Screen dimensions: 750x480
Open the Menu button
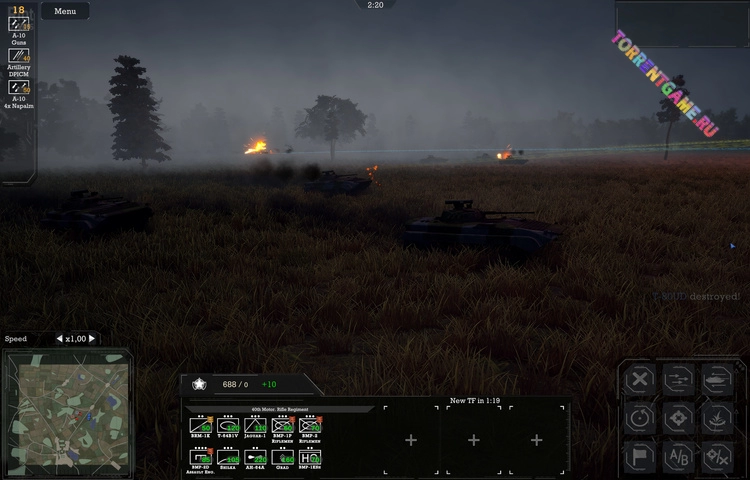click(65, 11)
